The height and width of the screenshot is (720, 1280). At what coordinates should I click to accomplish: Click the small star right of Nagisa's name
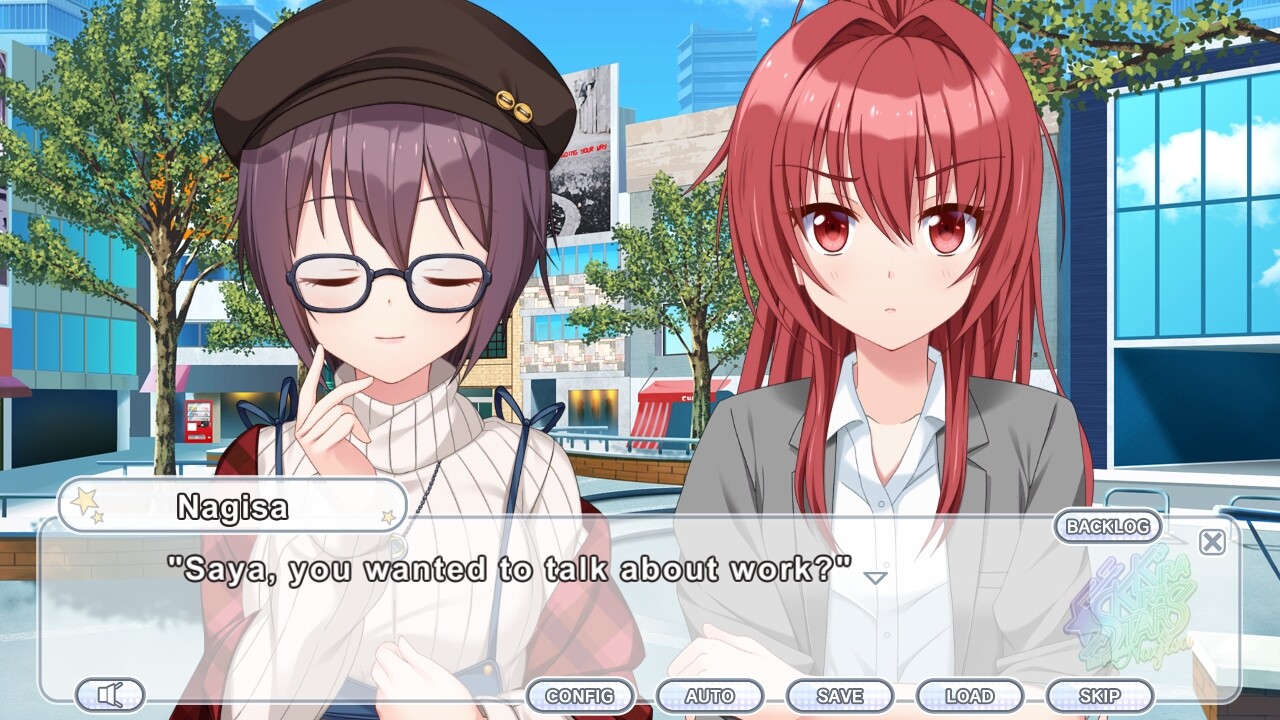pyautogui.click(x=389, y=517)
